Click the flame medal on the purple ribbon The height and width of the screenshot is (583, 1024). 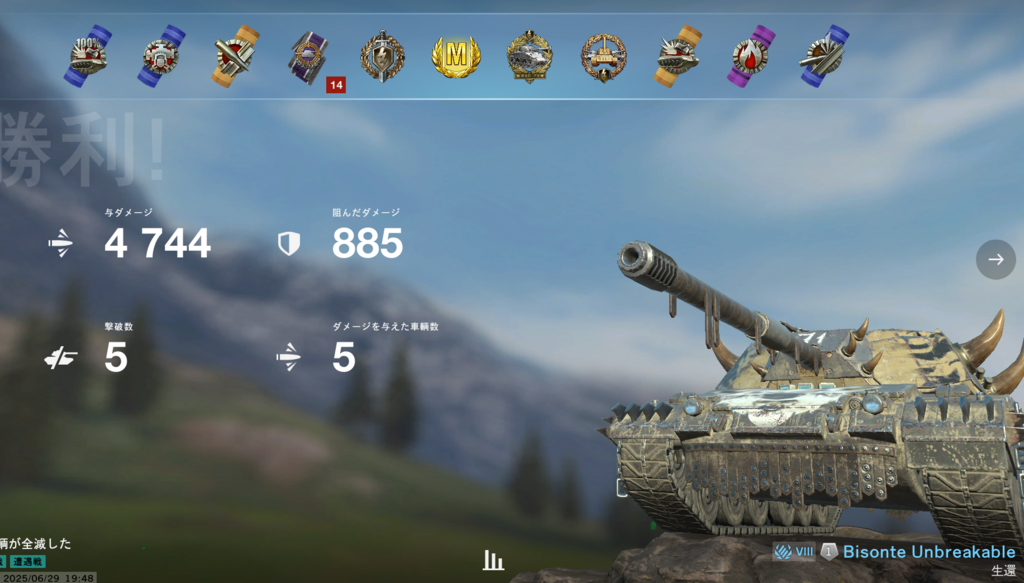tap(750, 56)
